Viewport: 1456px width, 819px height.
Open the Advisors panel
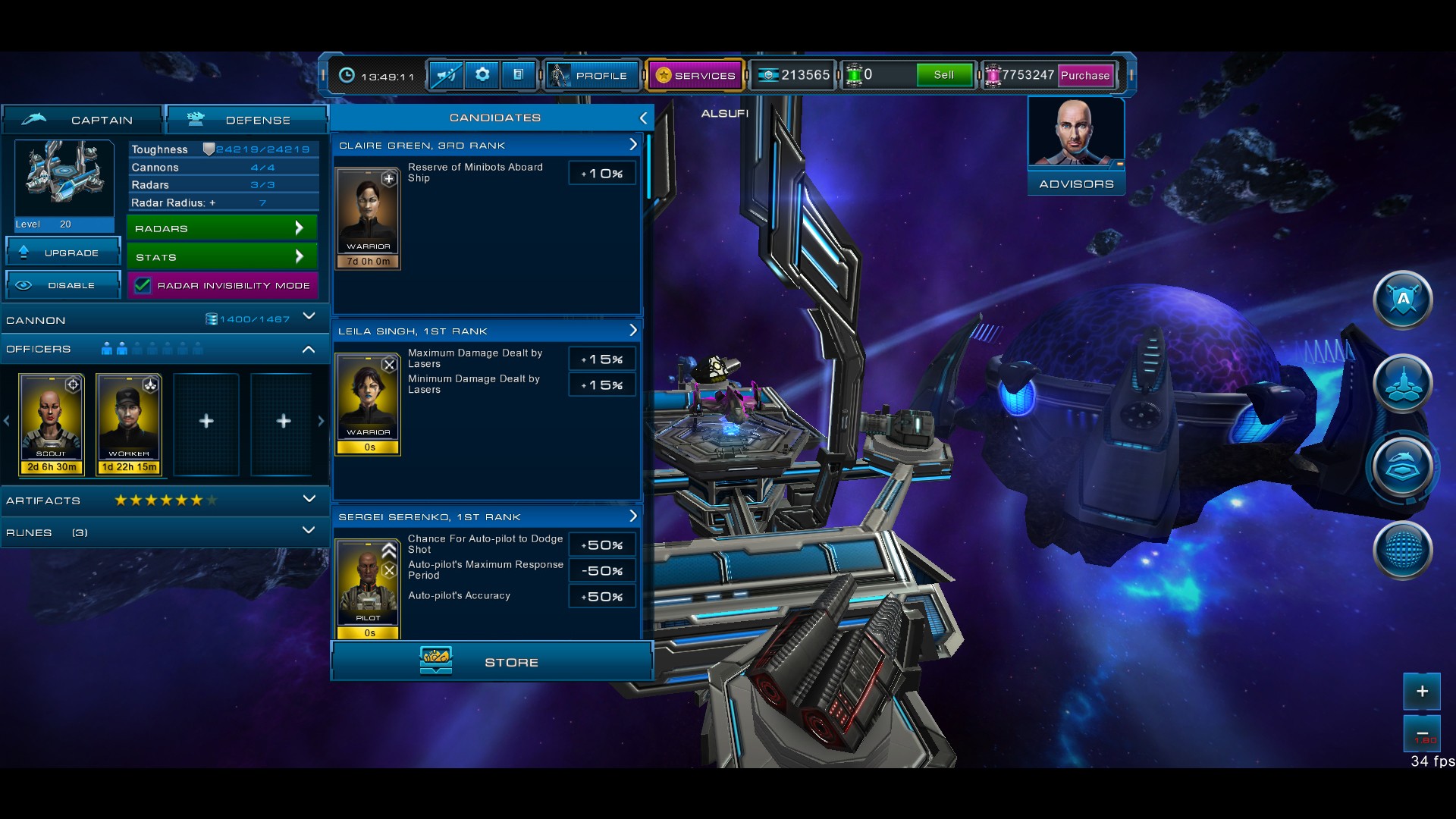click(x=1076, y=146)
